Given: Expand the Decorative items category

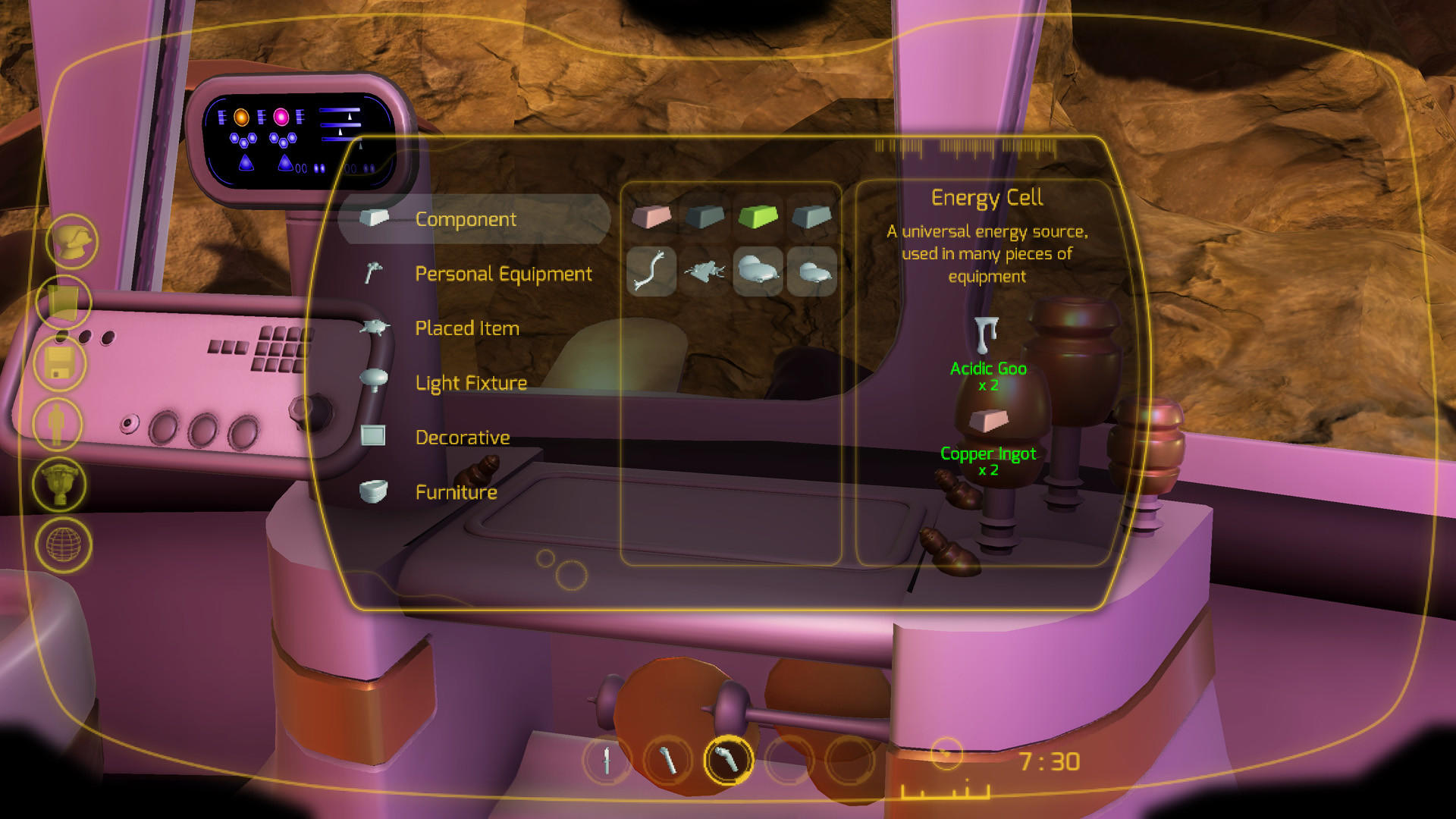Looking at the screenshot, I should point(462,438).
